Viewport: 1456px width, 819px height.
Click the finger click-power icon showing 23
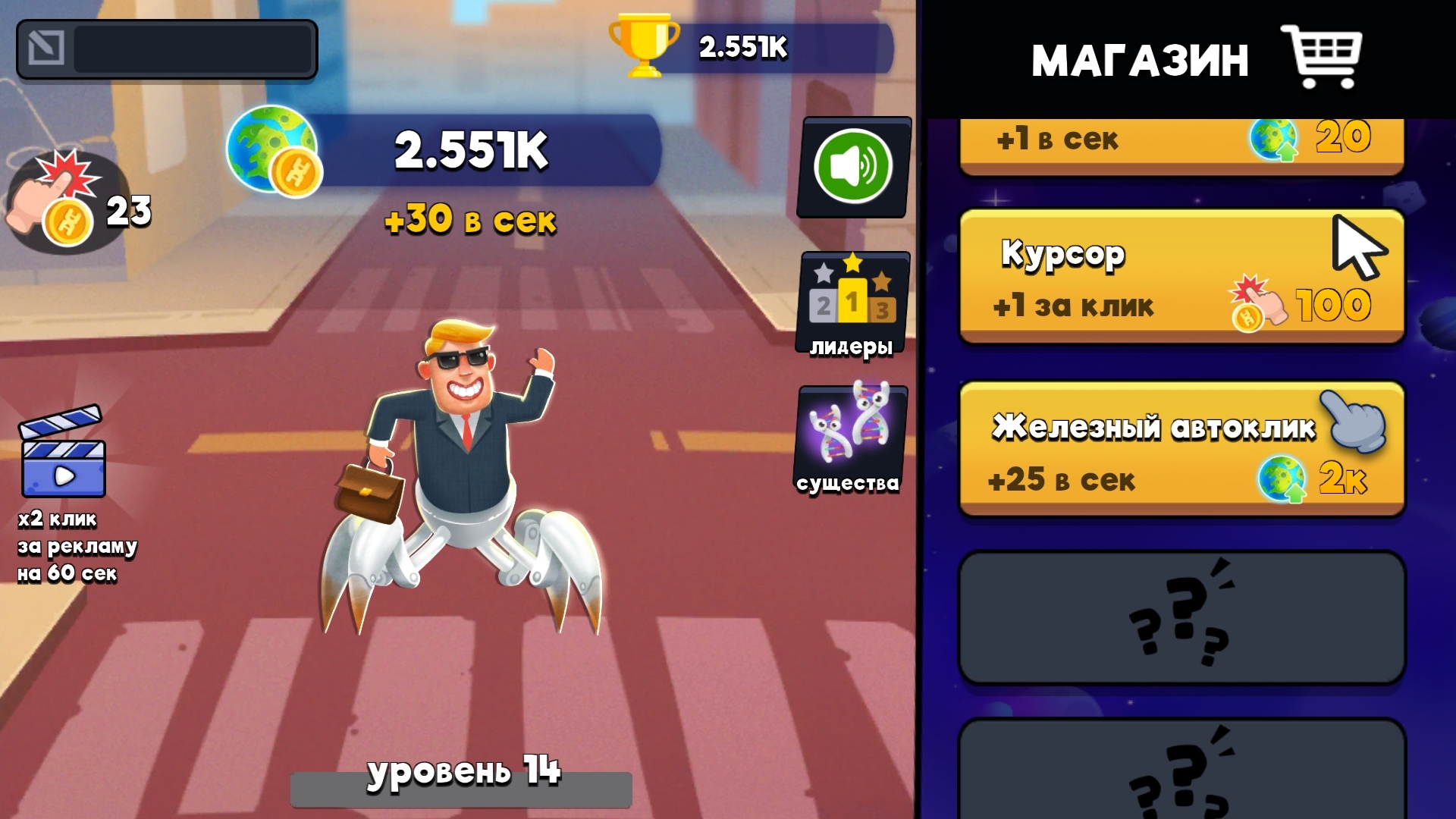point(61,209)
